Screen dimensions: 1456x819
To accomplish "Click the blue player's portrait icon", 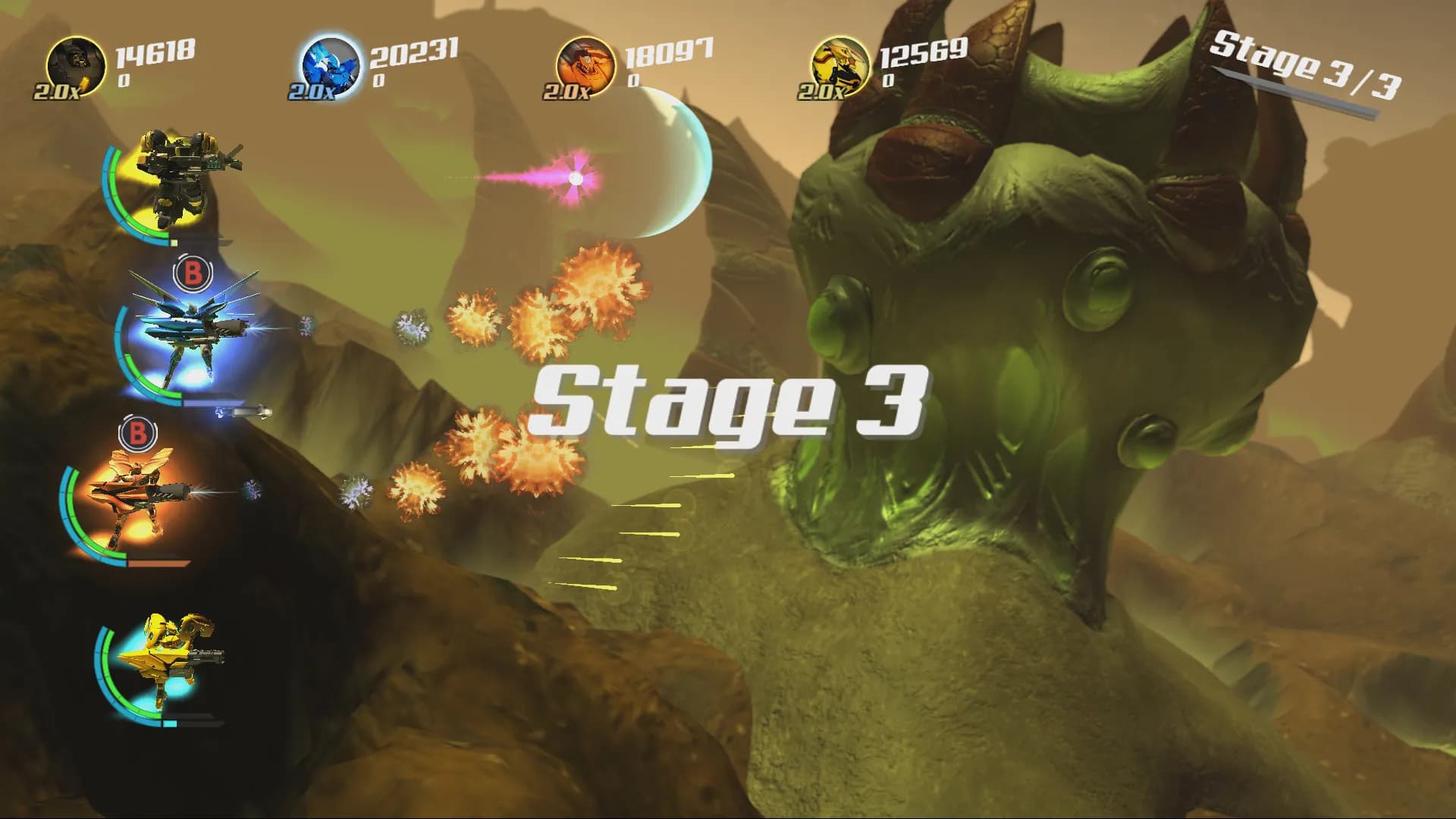I will (332, 64).
